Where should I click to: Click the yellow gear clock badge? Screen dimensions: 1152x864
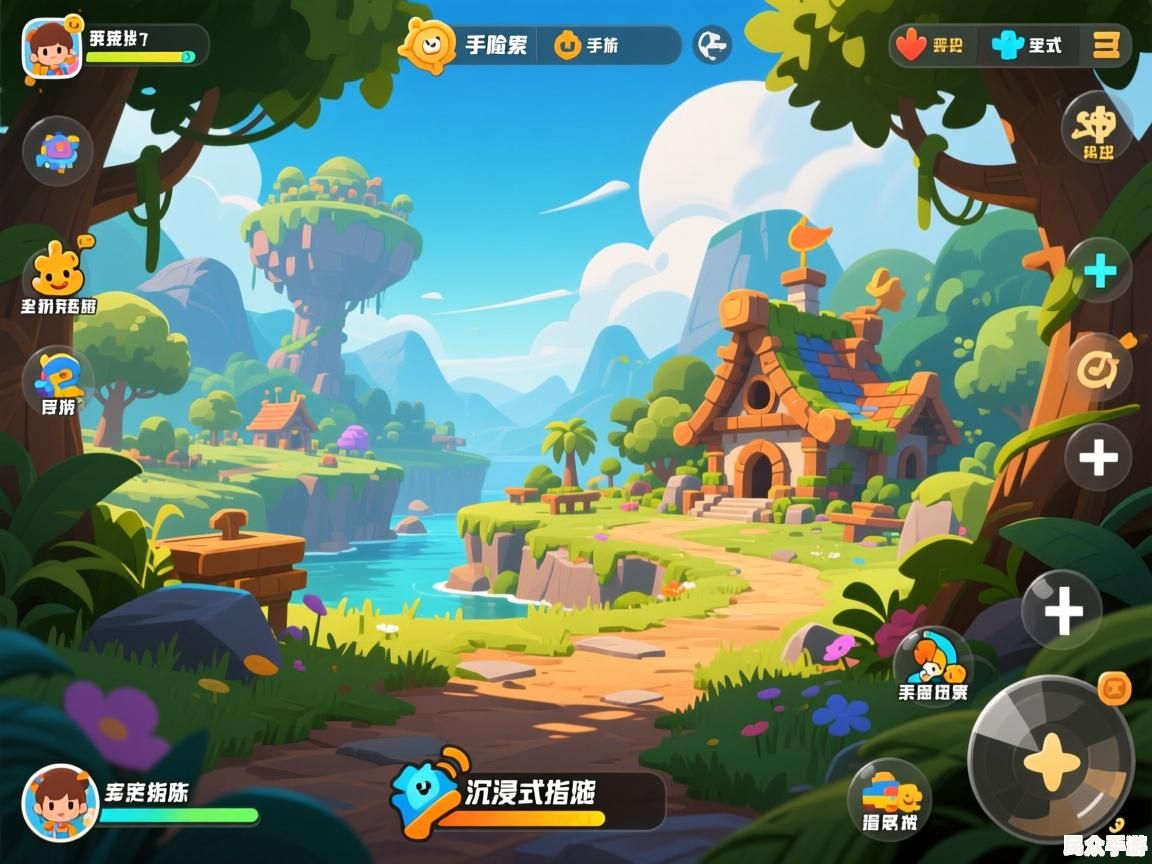[x=429, y=45]
